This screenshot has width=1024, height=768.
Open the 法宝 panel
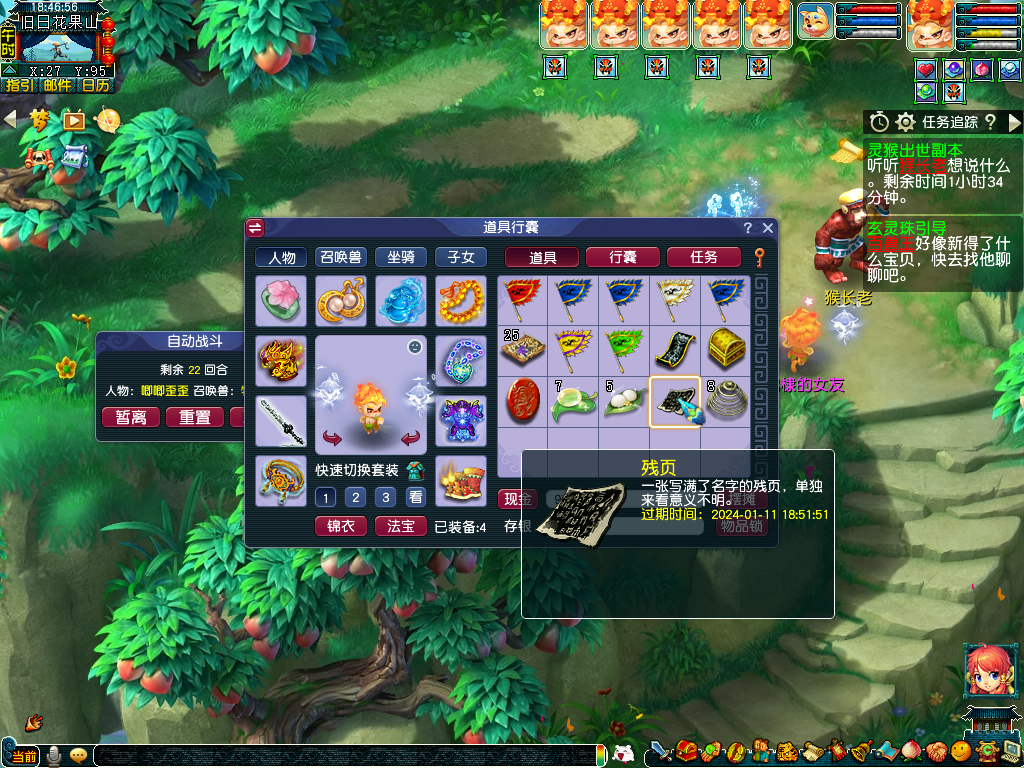point(401,526)
